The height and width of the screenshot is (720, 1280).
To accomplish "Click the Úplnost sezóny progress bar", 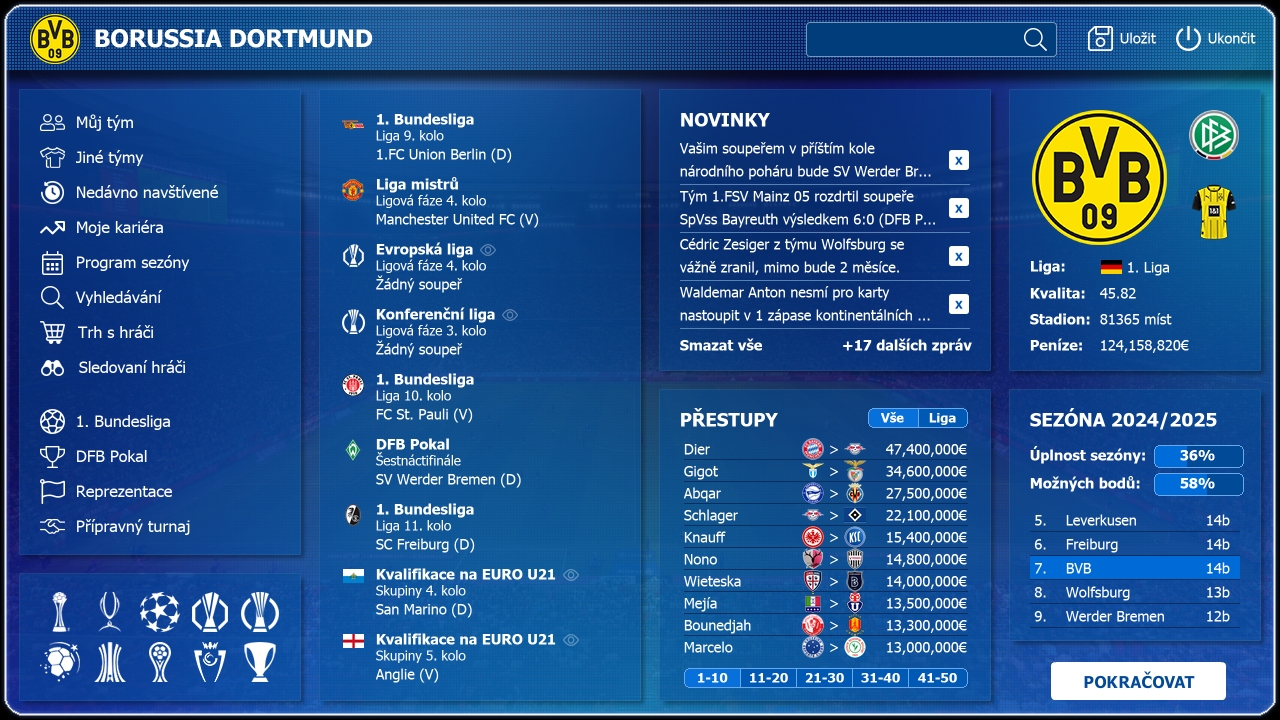I will [x=1198, y=455].
